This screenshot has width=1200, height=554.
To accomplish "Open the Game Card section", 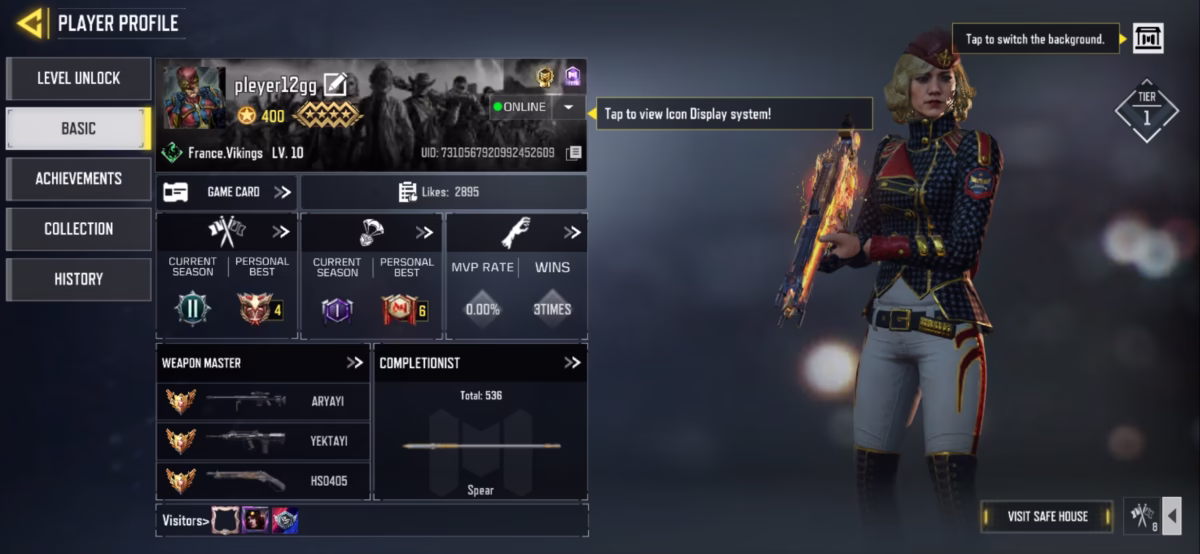I will (x=227, y=192).
